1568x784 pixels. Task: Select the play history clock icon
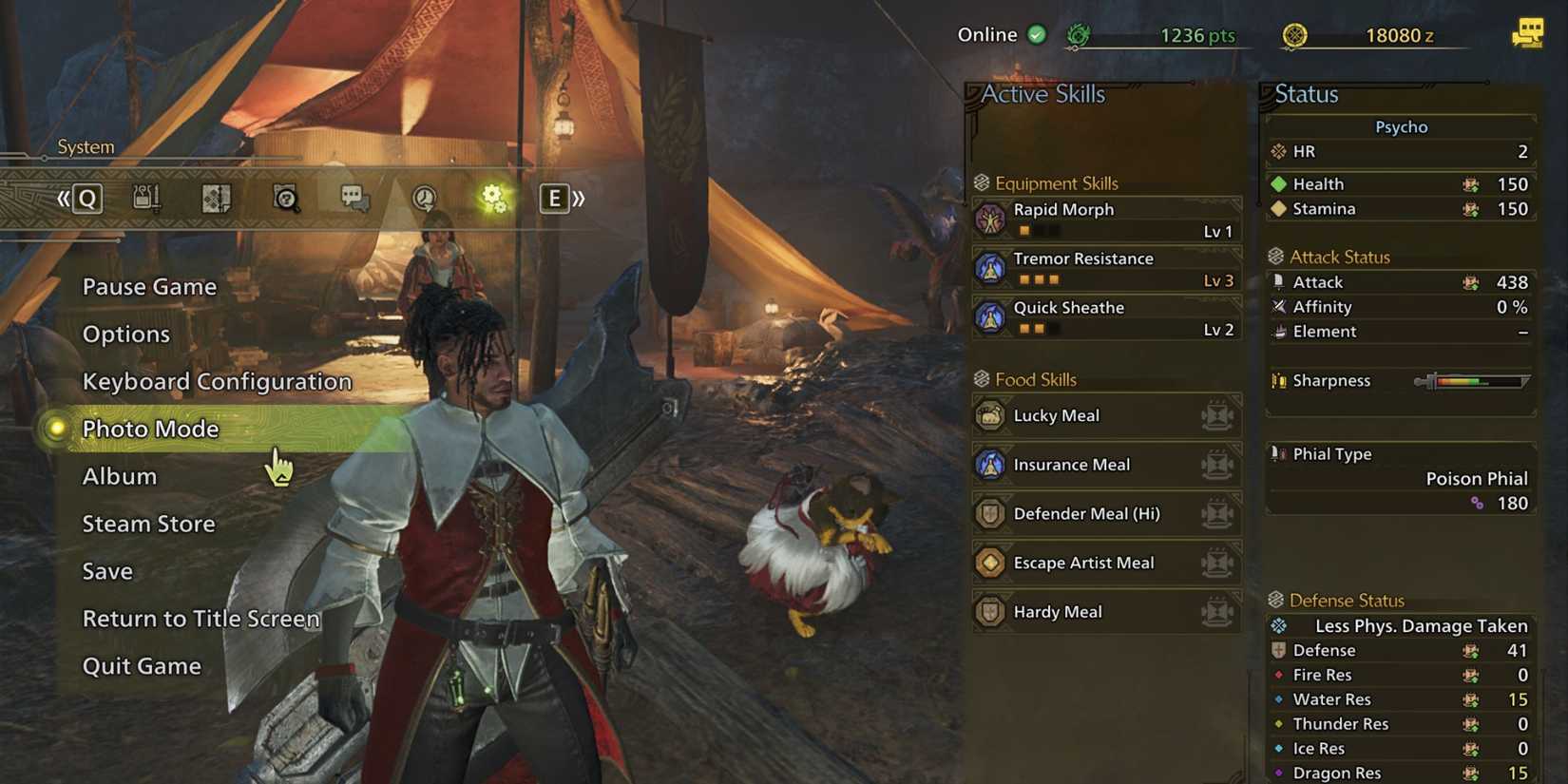pos(422,199)
